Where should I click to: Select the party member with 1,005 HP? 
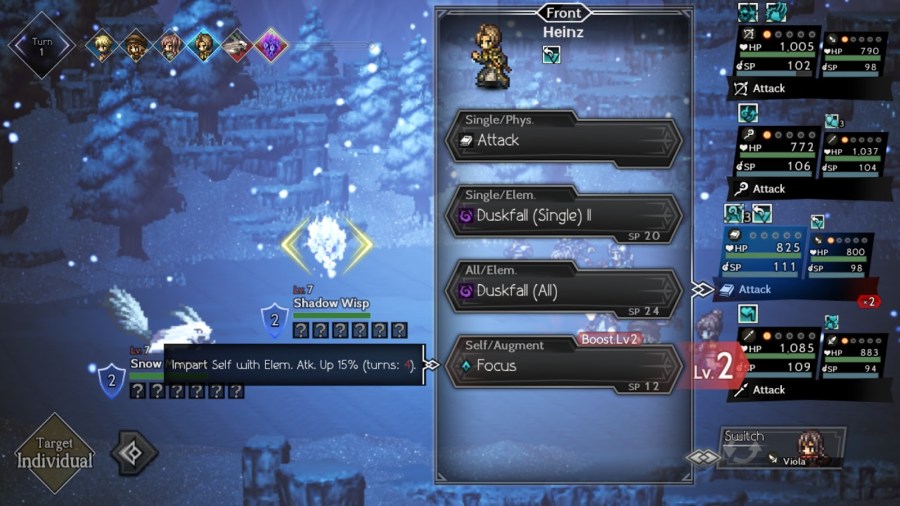pyautogui.click(x=777, y=58)
